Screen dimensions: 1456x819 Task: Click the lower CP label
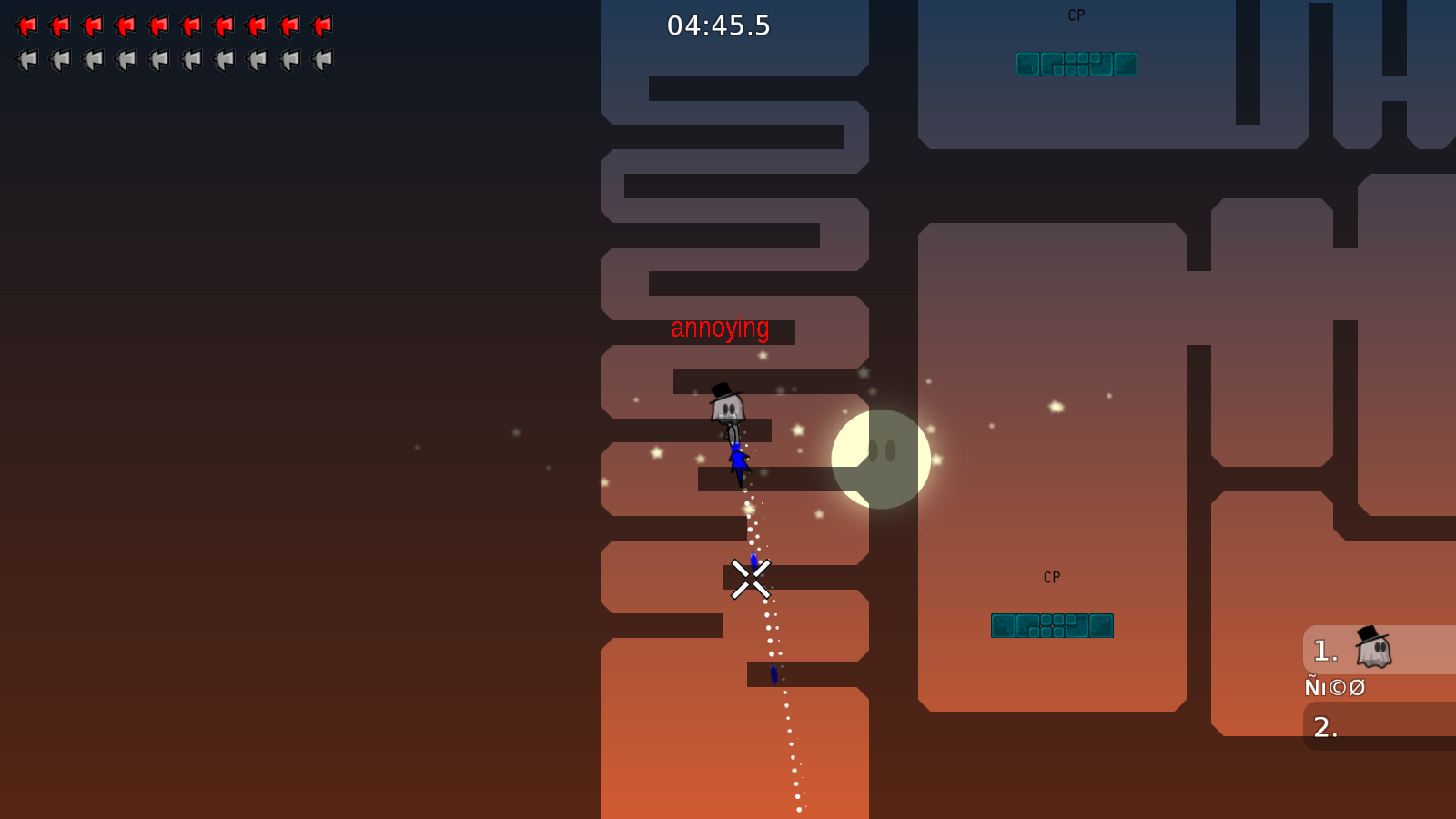coord(1052,576)
